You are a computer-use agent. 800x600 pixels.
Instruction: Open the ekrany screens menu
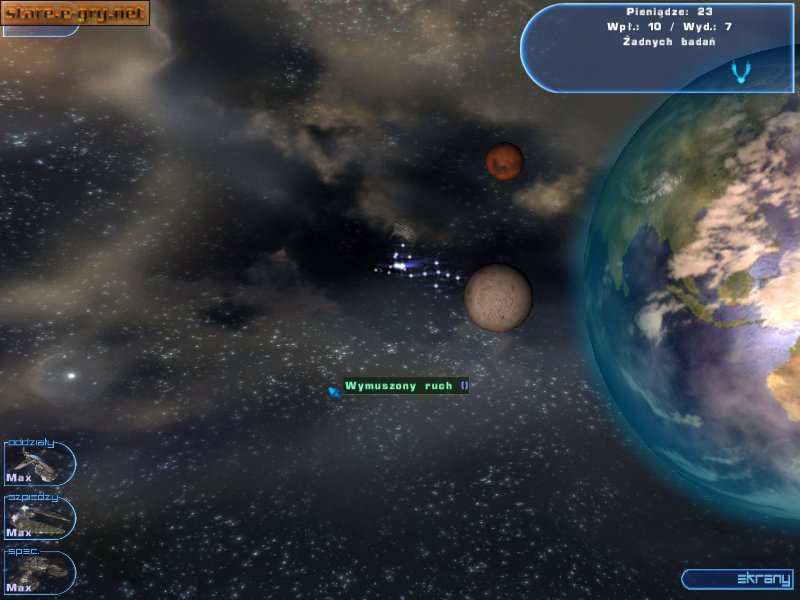pyautogui.click(x=742, y=579)
